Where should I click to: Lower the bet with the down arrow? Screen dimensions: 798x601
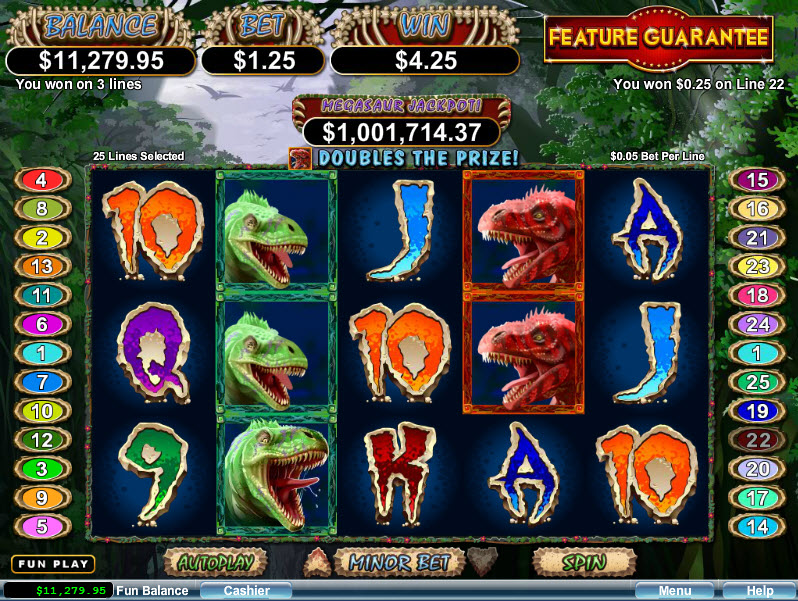(482, 560)
